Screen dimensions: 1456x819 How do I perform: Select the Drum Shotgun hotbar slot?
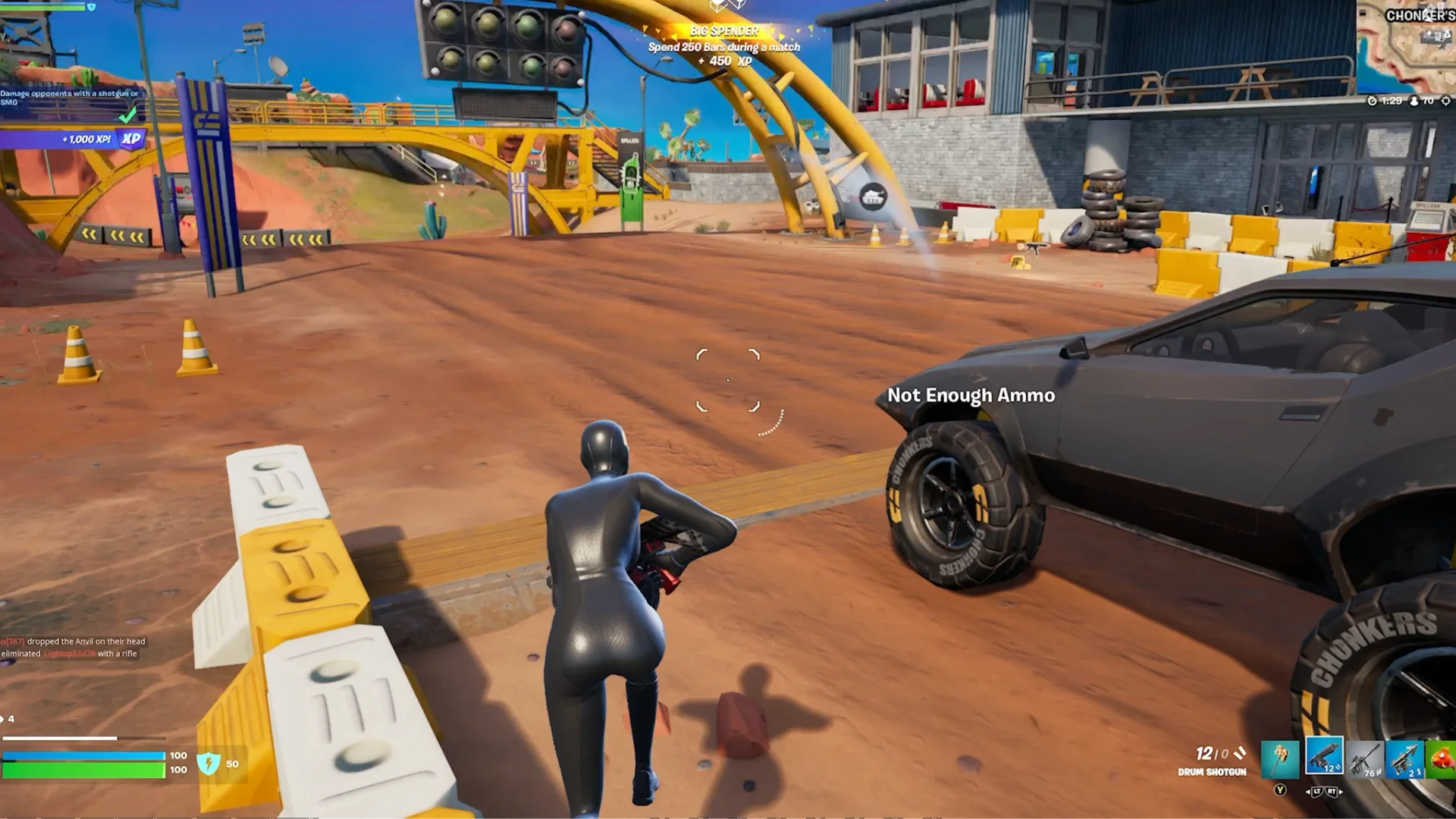coord(1324,756)
